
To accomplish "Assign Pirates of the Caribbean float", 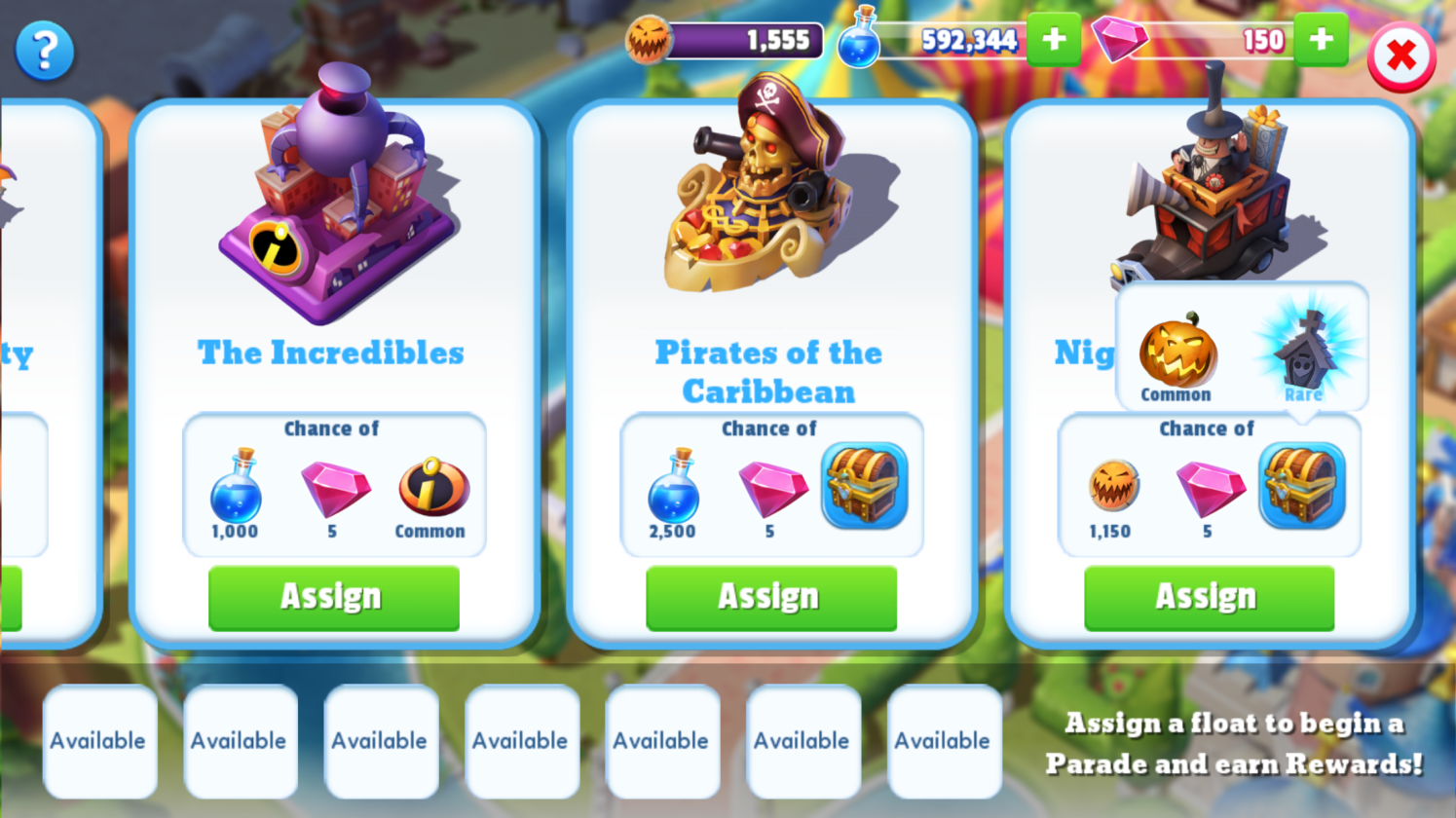I will click(x=770, y=598).
